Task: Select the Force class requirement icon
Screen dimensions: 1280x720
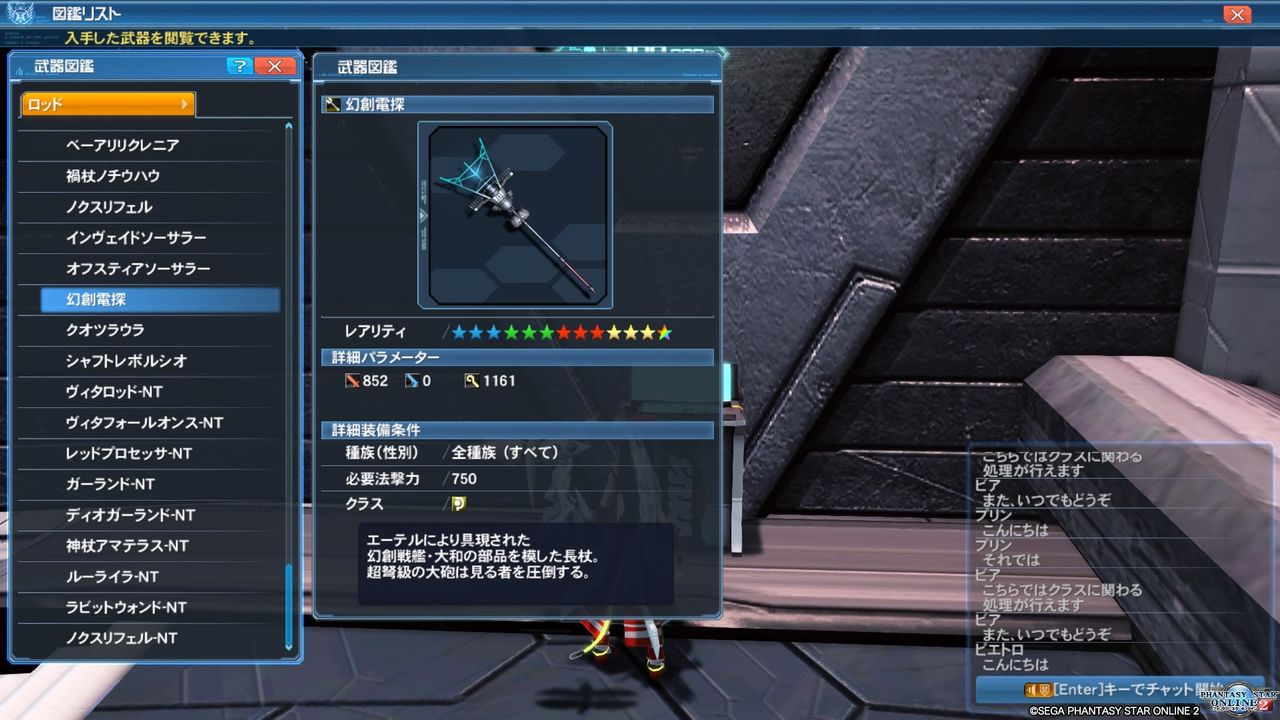Action: coord(460,505)
